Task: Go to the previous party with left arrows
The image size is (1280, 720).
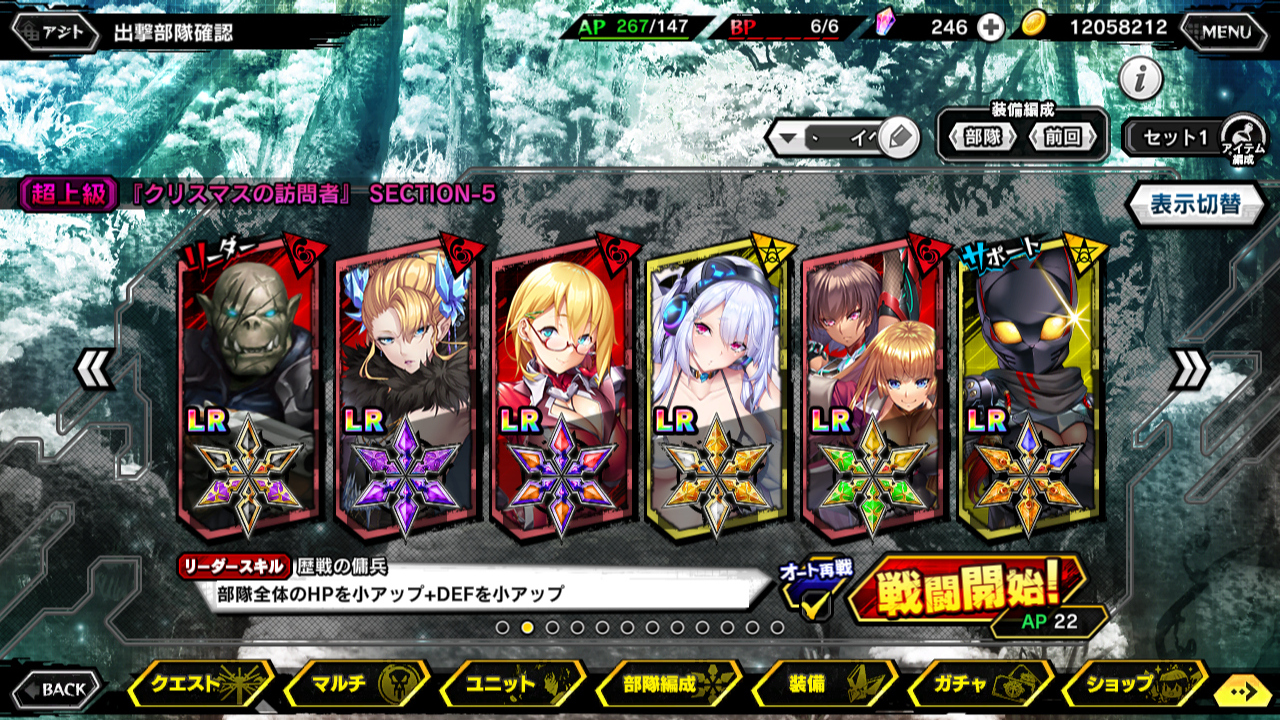Action: (93, 370)
